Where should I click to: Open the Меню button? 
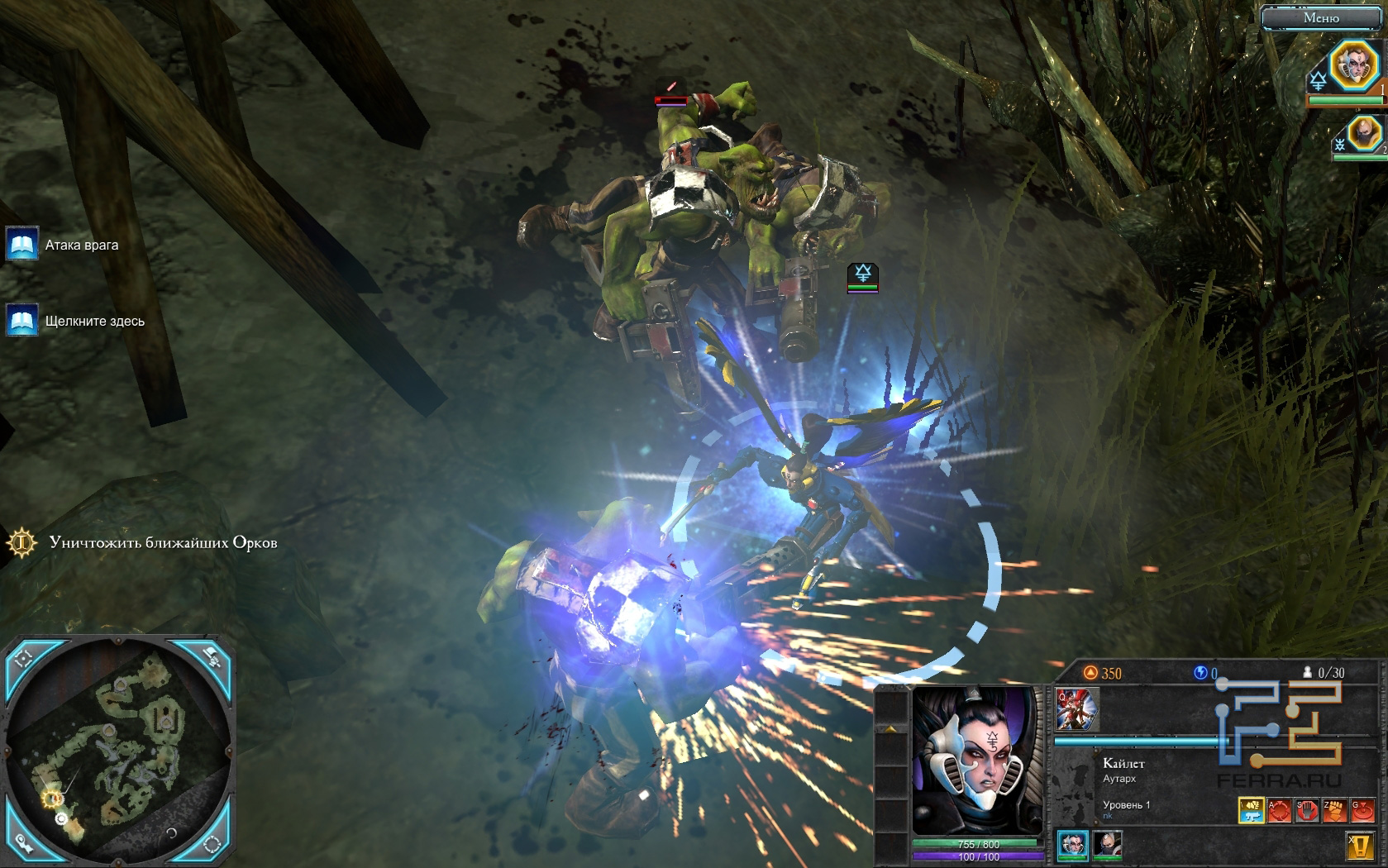[1320, 18]
